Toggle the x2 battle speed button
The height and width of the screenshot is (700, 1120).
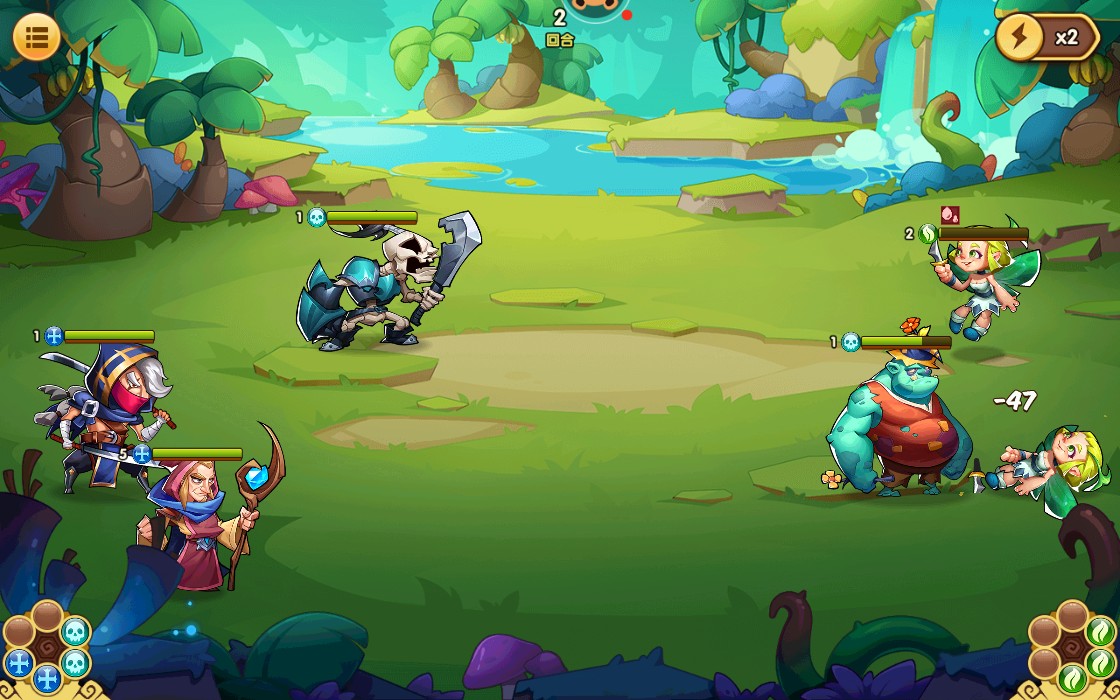pyautogui.click(x=1046, y=38)
